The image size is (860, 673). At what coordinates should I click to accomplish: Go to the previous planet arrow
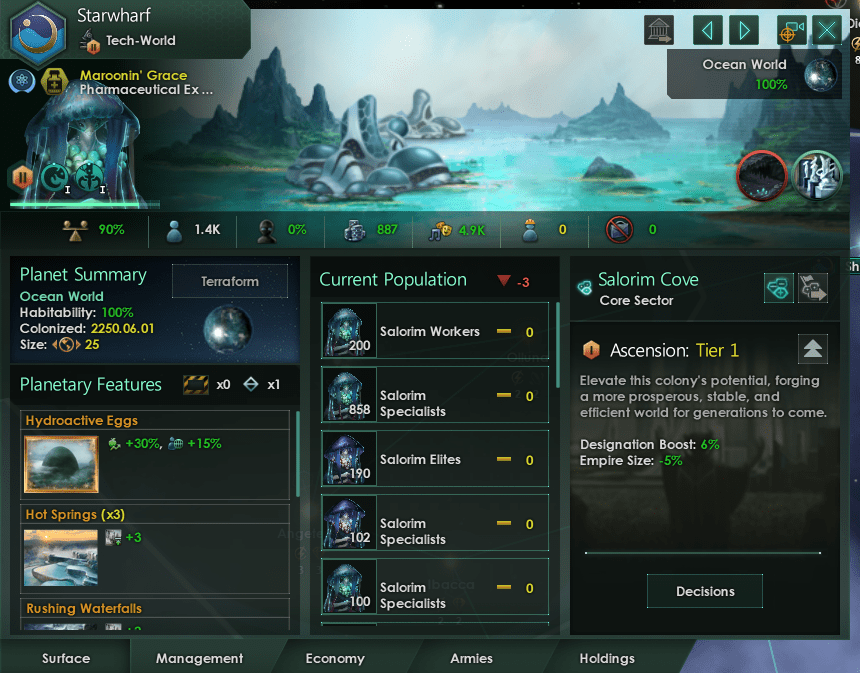tap(708, 30)
